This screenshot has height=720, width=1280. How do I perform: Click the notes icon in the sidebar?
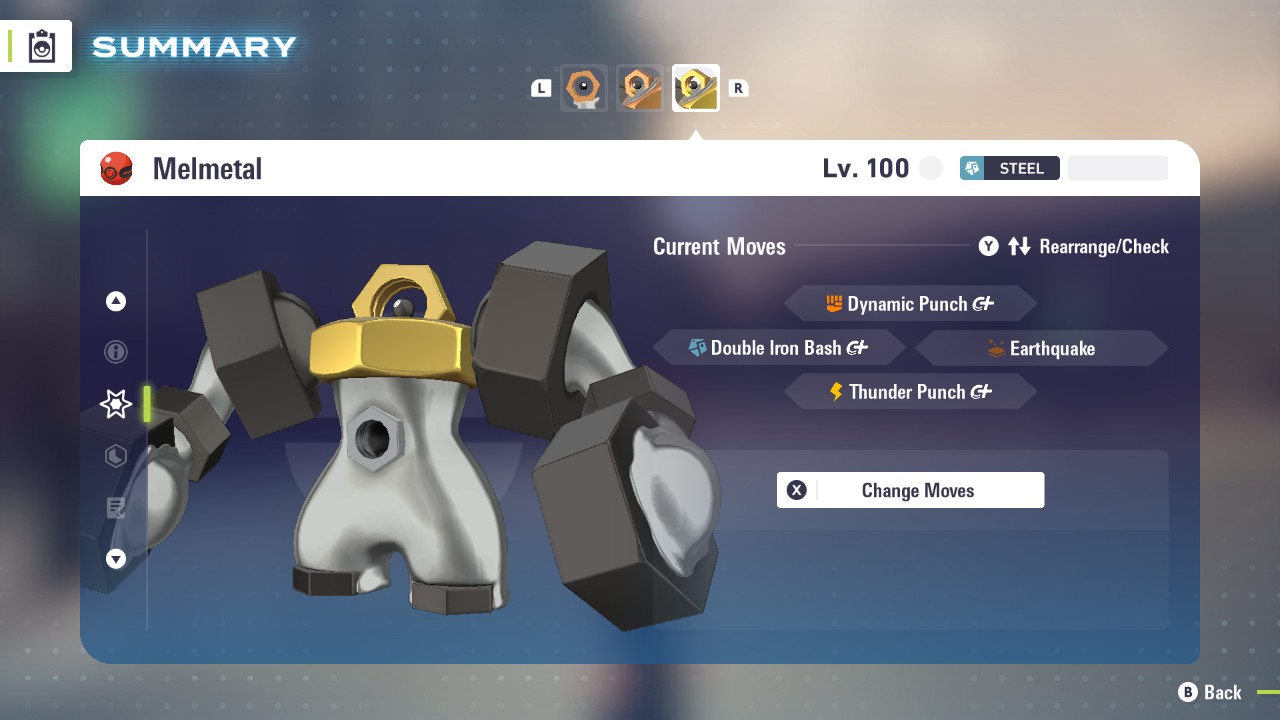pos(115,508)
